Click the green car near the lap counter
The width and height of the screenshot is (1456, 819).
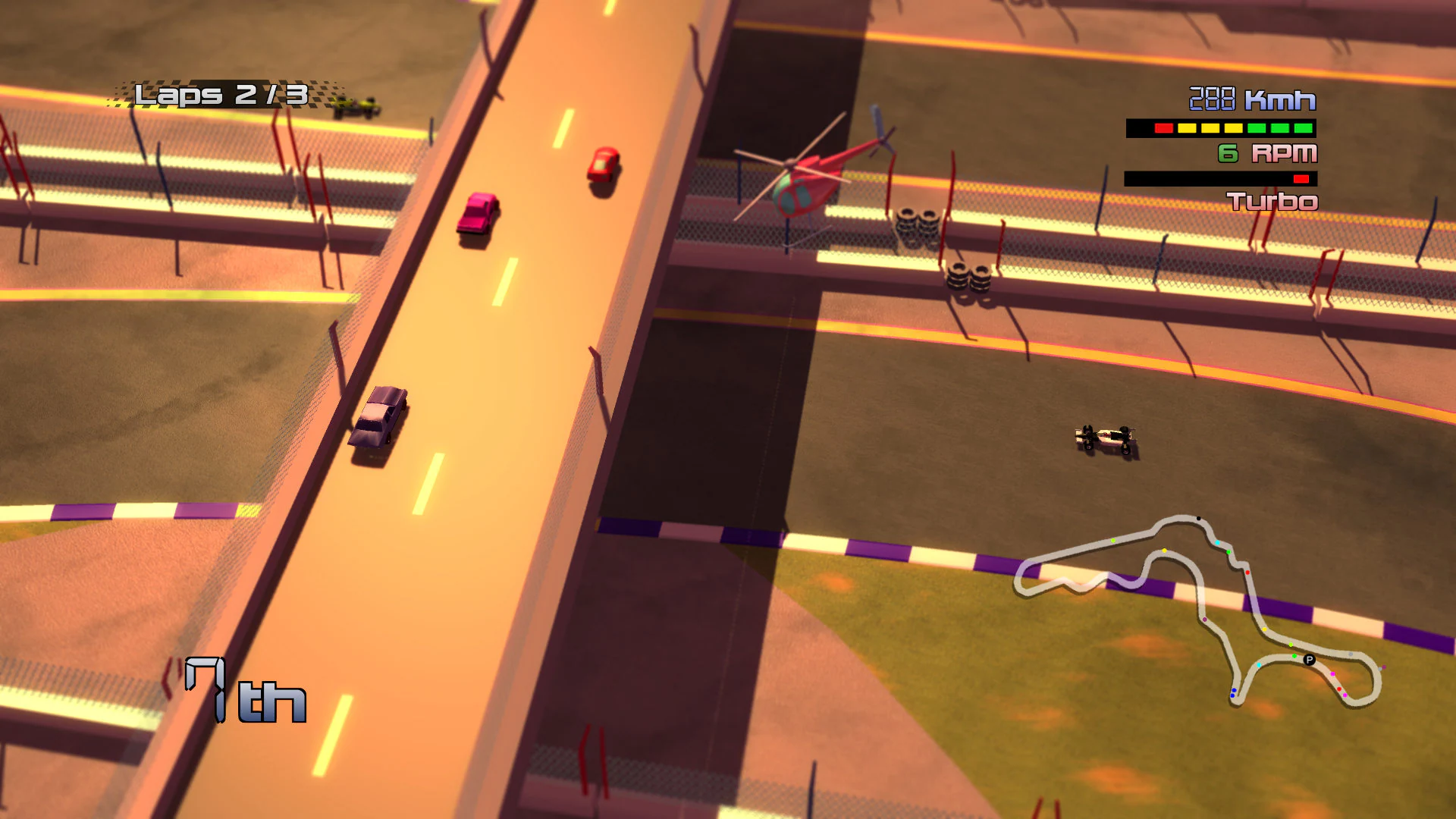coord(356,106)
